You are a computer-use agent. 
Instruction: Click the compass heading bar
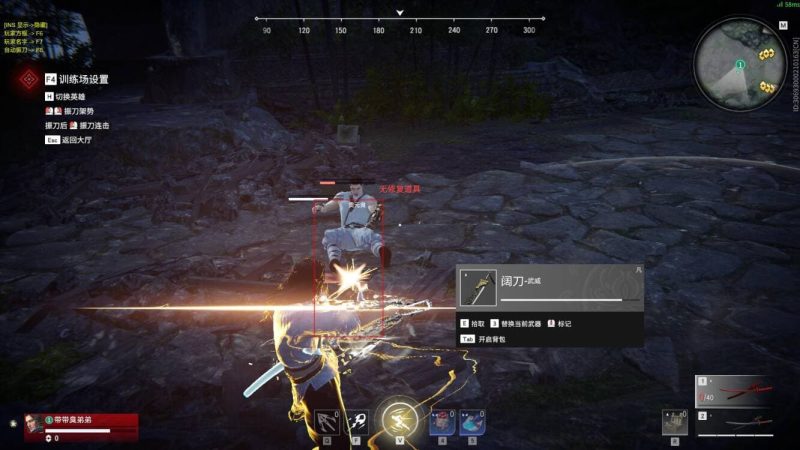coord(400,18)
